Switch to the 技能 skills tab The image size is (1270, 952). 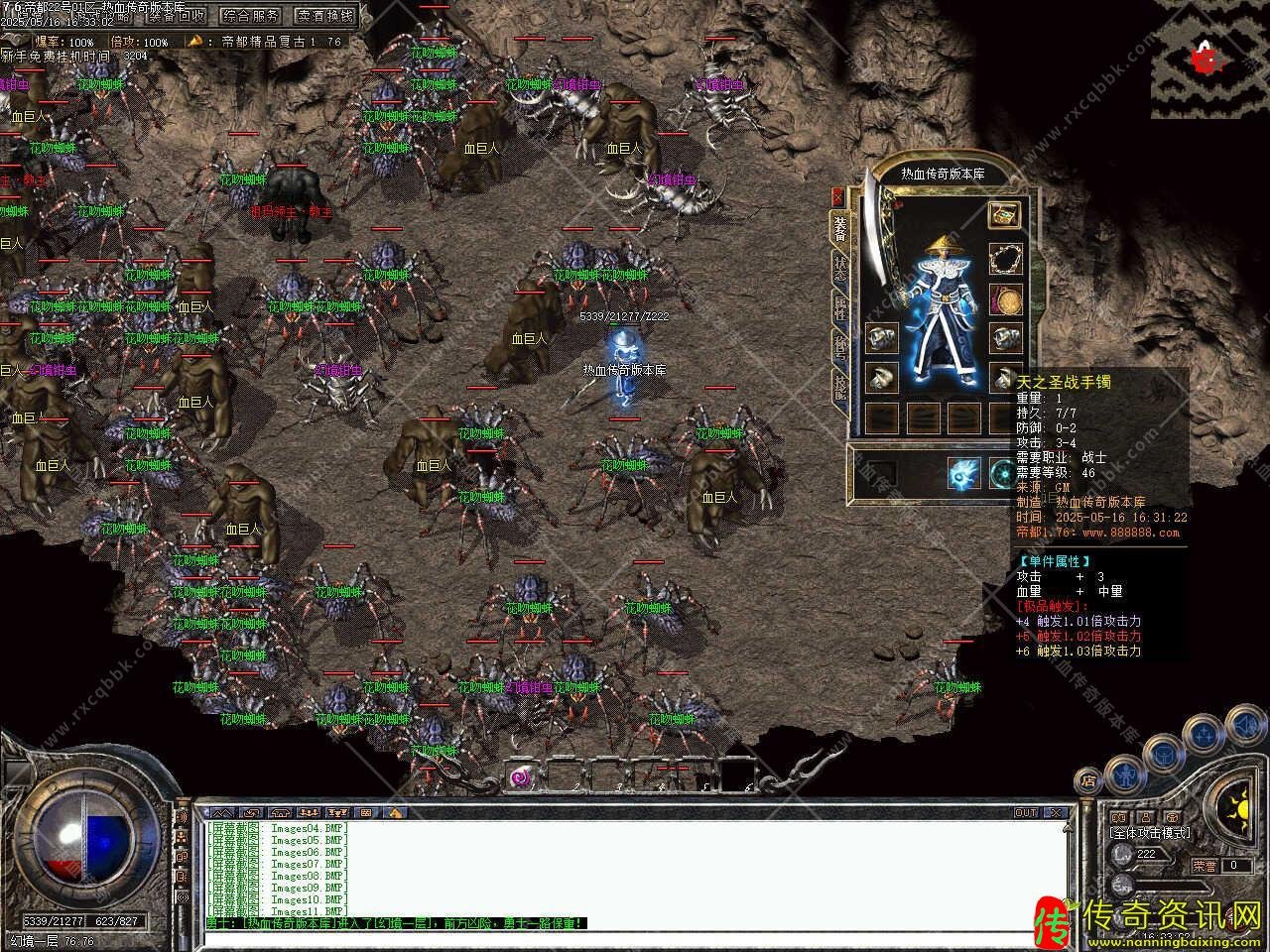840,385
